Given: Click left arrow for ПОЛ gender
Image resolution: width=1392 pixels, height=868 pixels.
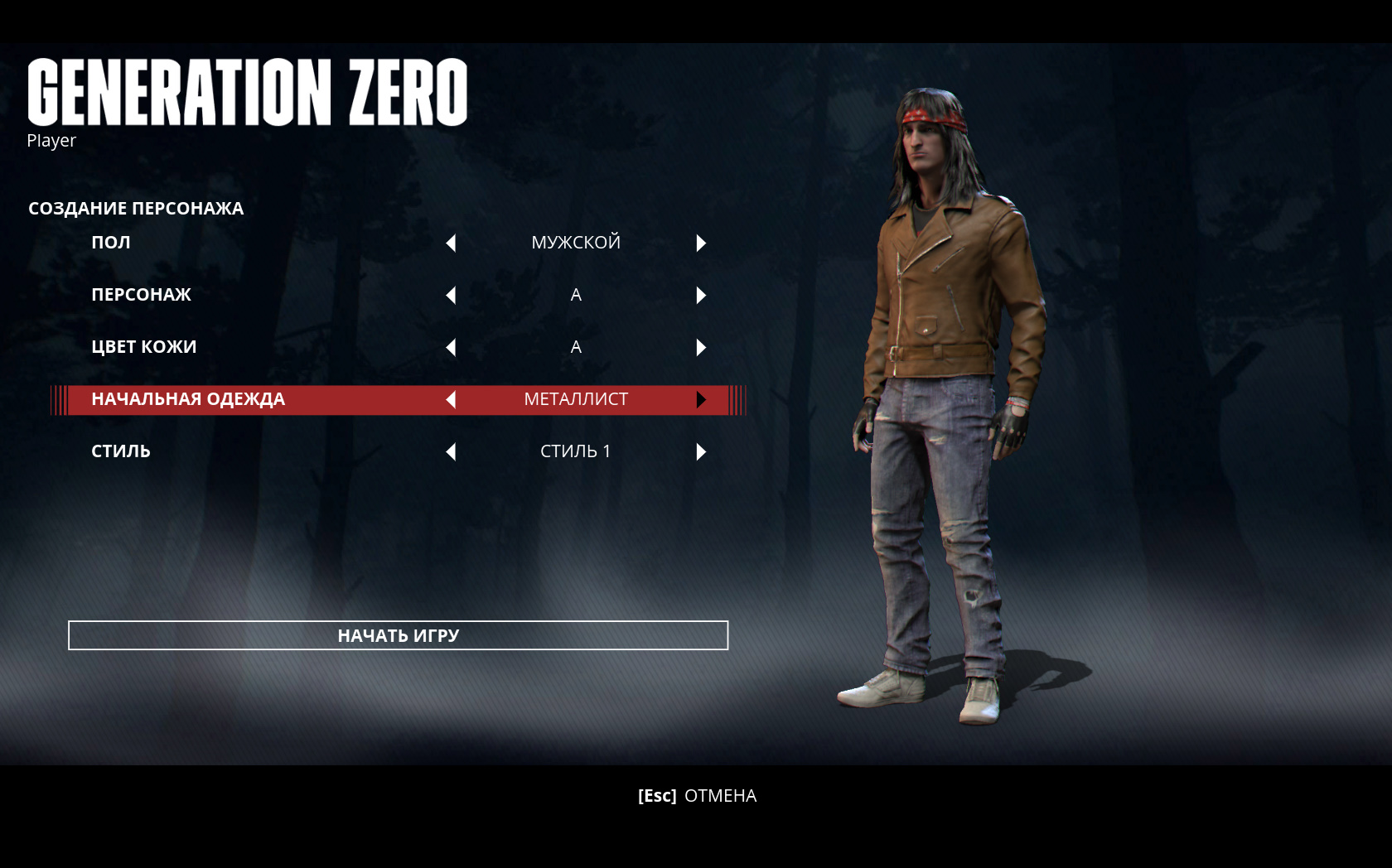Looking at the screenshot, I should pyautogui.click(x=451, y=243).
